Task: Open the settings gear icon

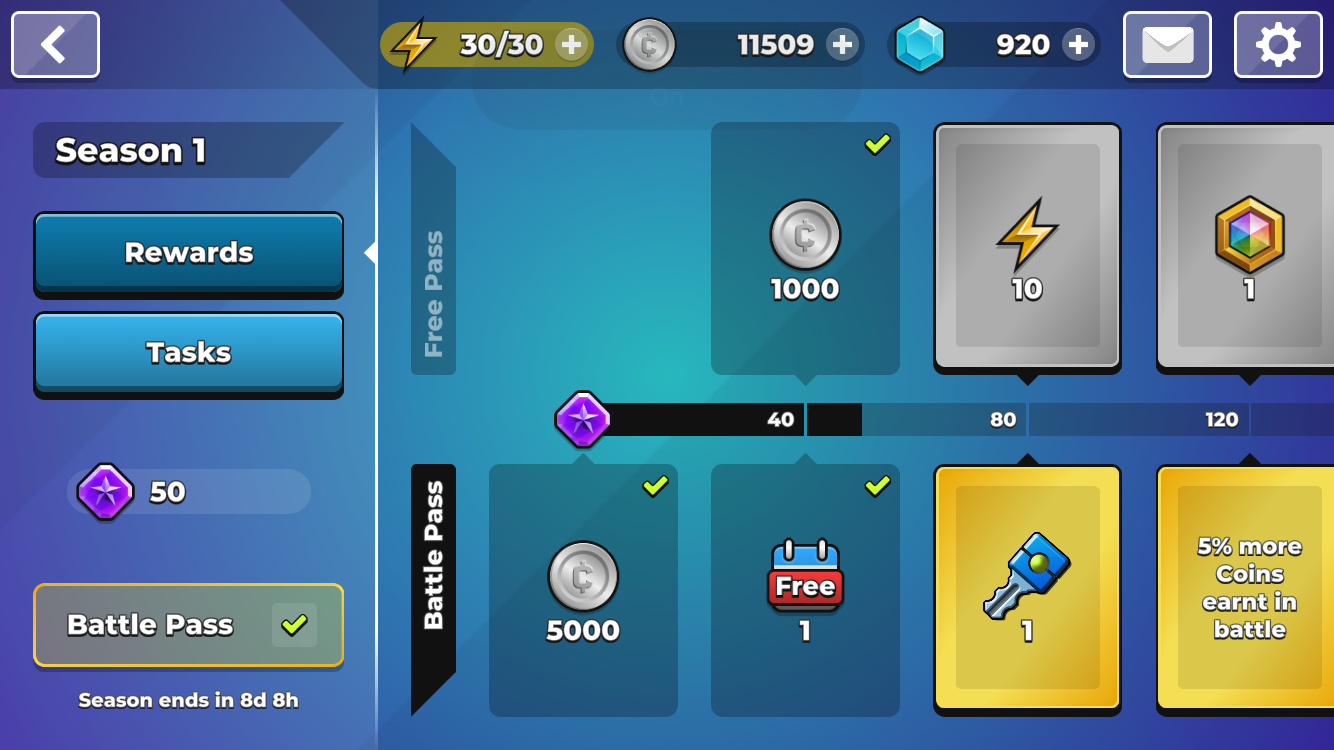Action: pos(1277,44)
